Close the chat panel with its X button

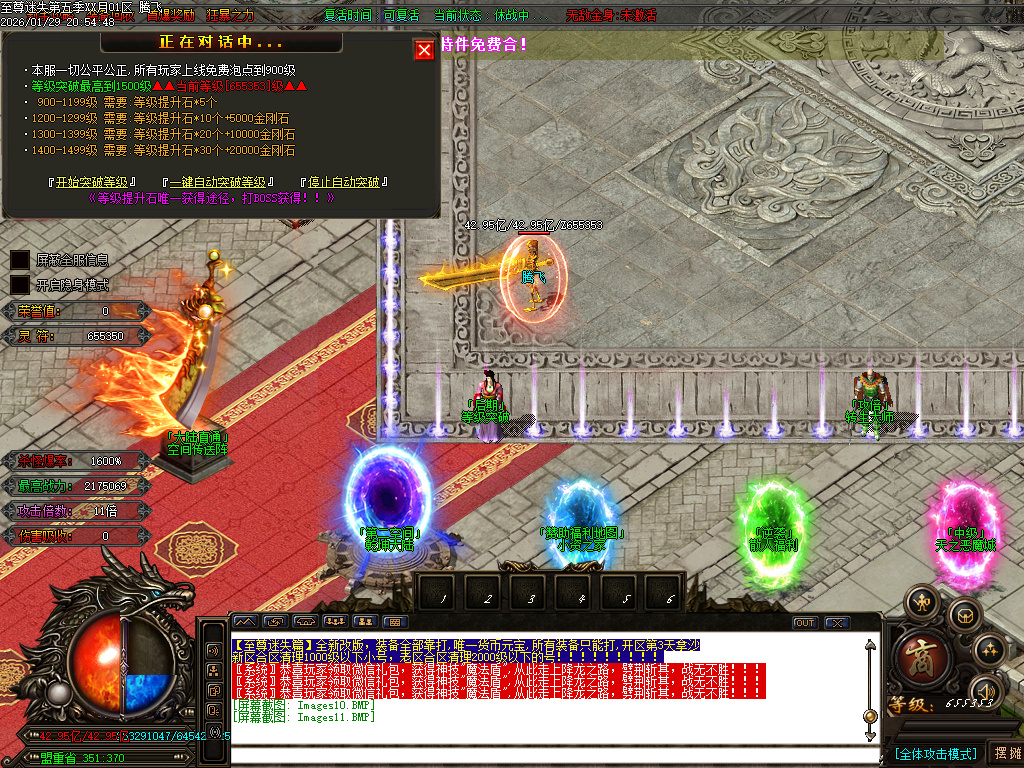837,623
